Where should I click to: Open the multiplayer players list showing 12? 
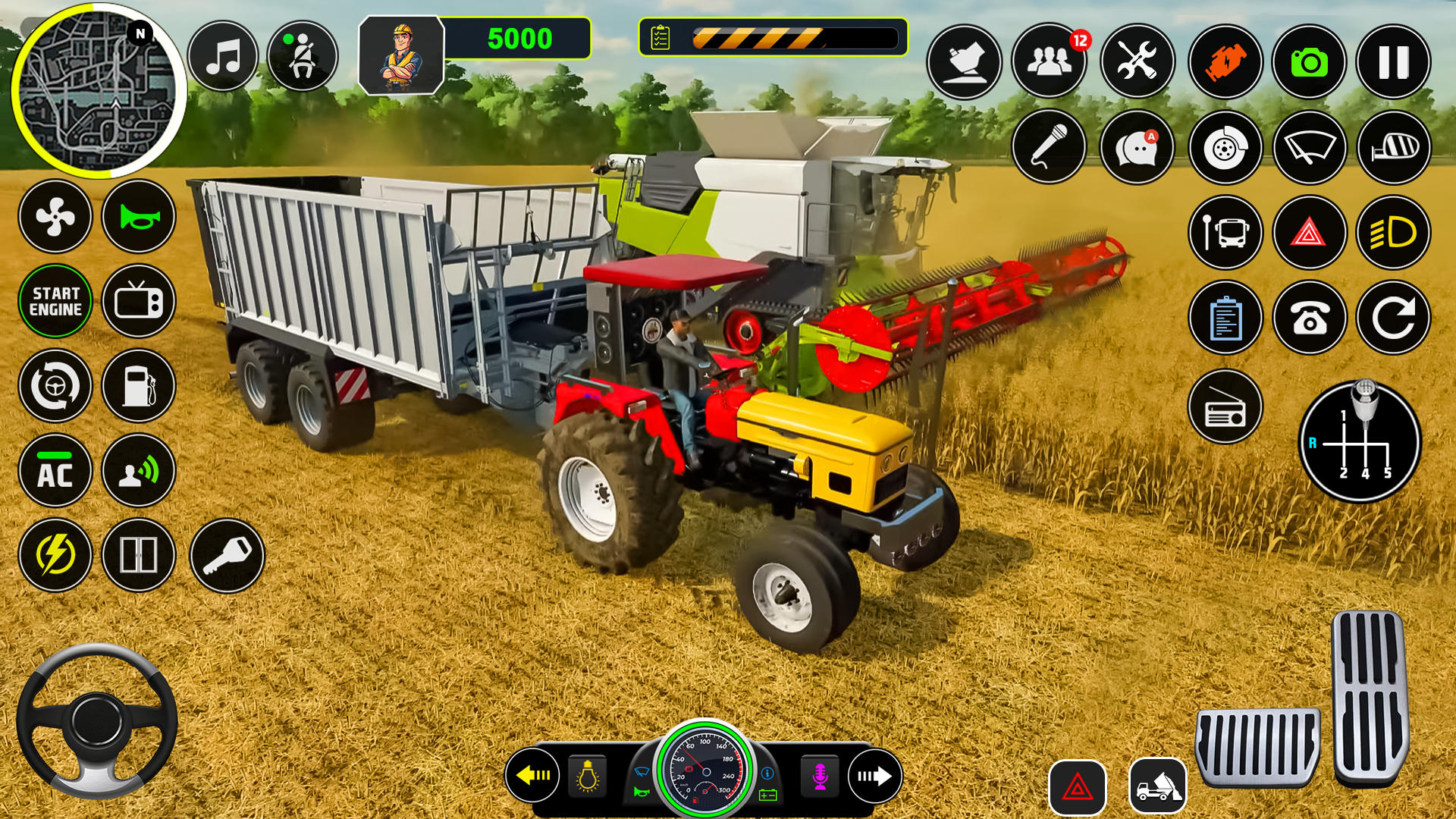pos(1049,61)
